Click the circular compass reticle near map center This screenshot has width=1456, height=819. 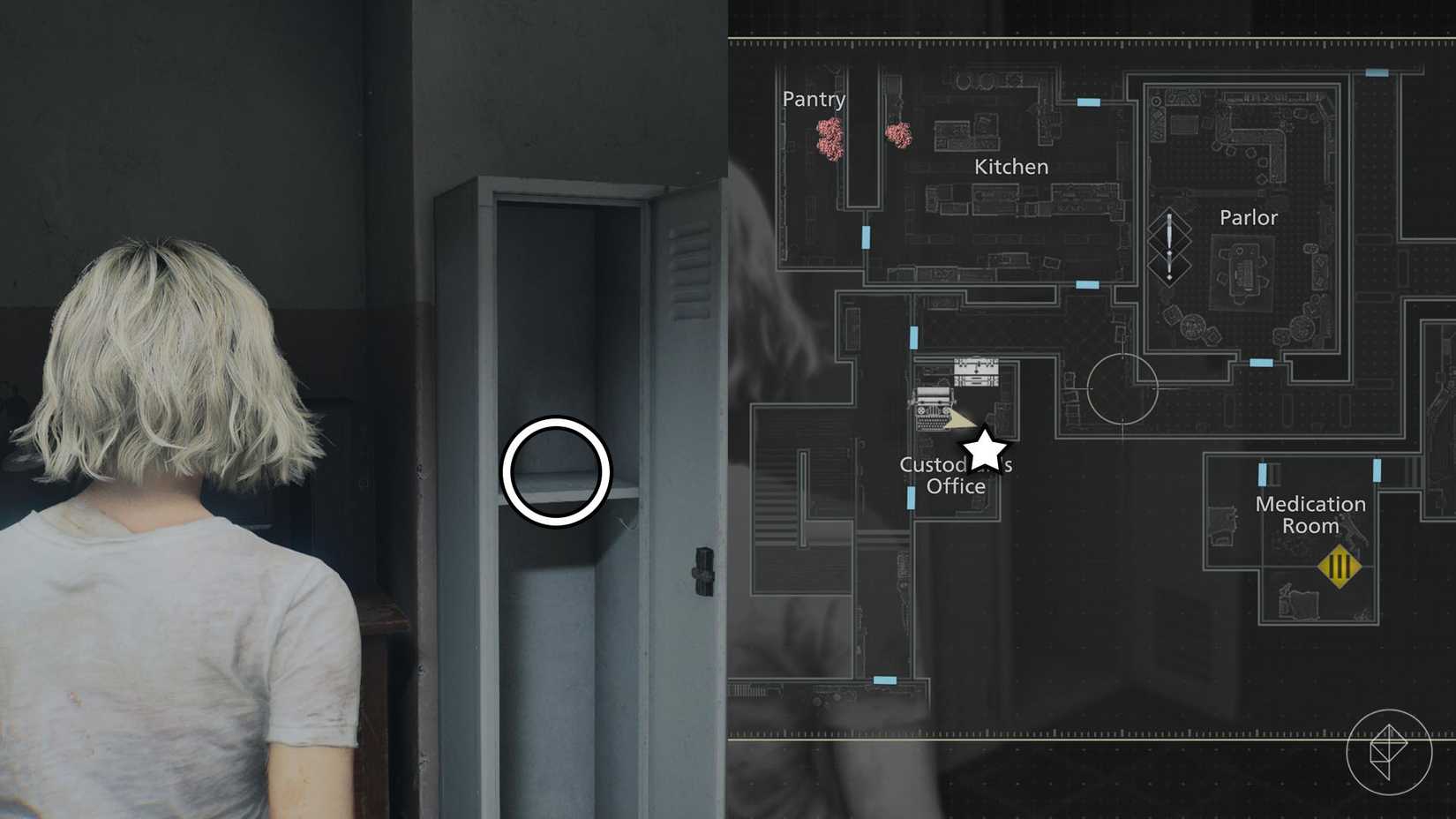click(x=1122, y=390)
